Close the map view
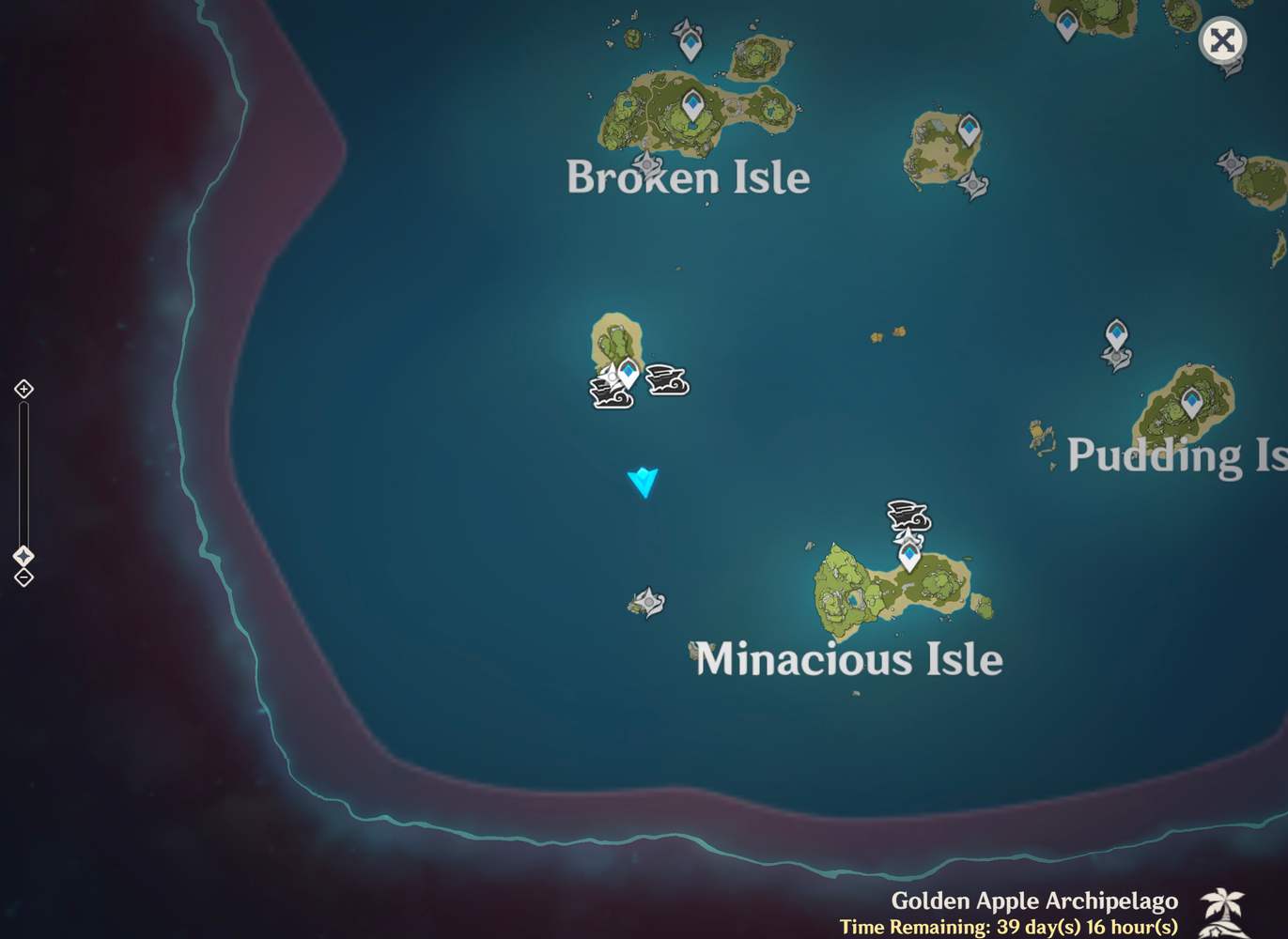The image size is (1288, 939). coord(1222,40)
